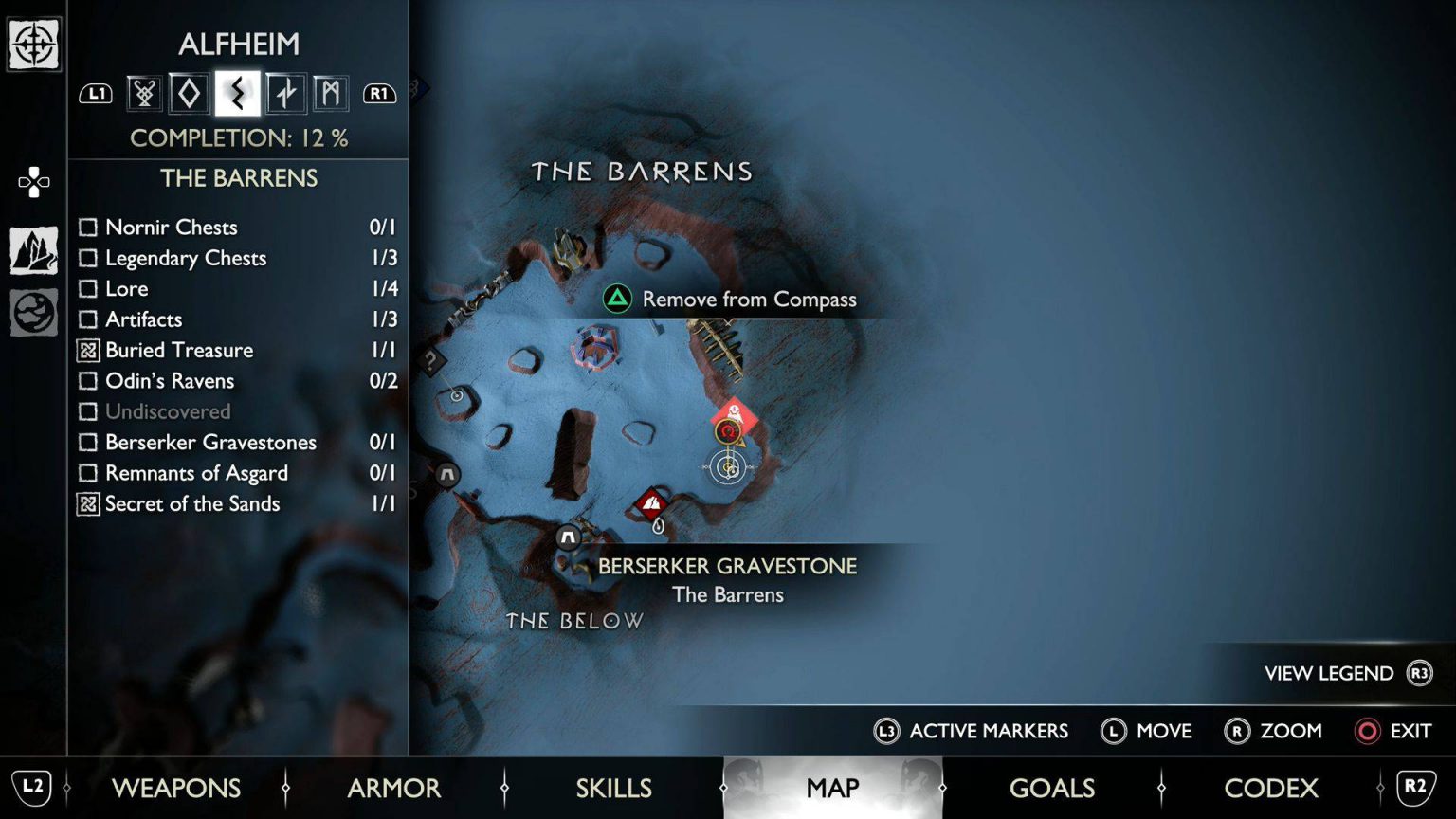Toggle the Nornir Chests checkbox
The width and height of the screenshot is (1456, 819).
90,227
